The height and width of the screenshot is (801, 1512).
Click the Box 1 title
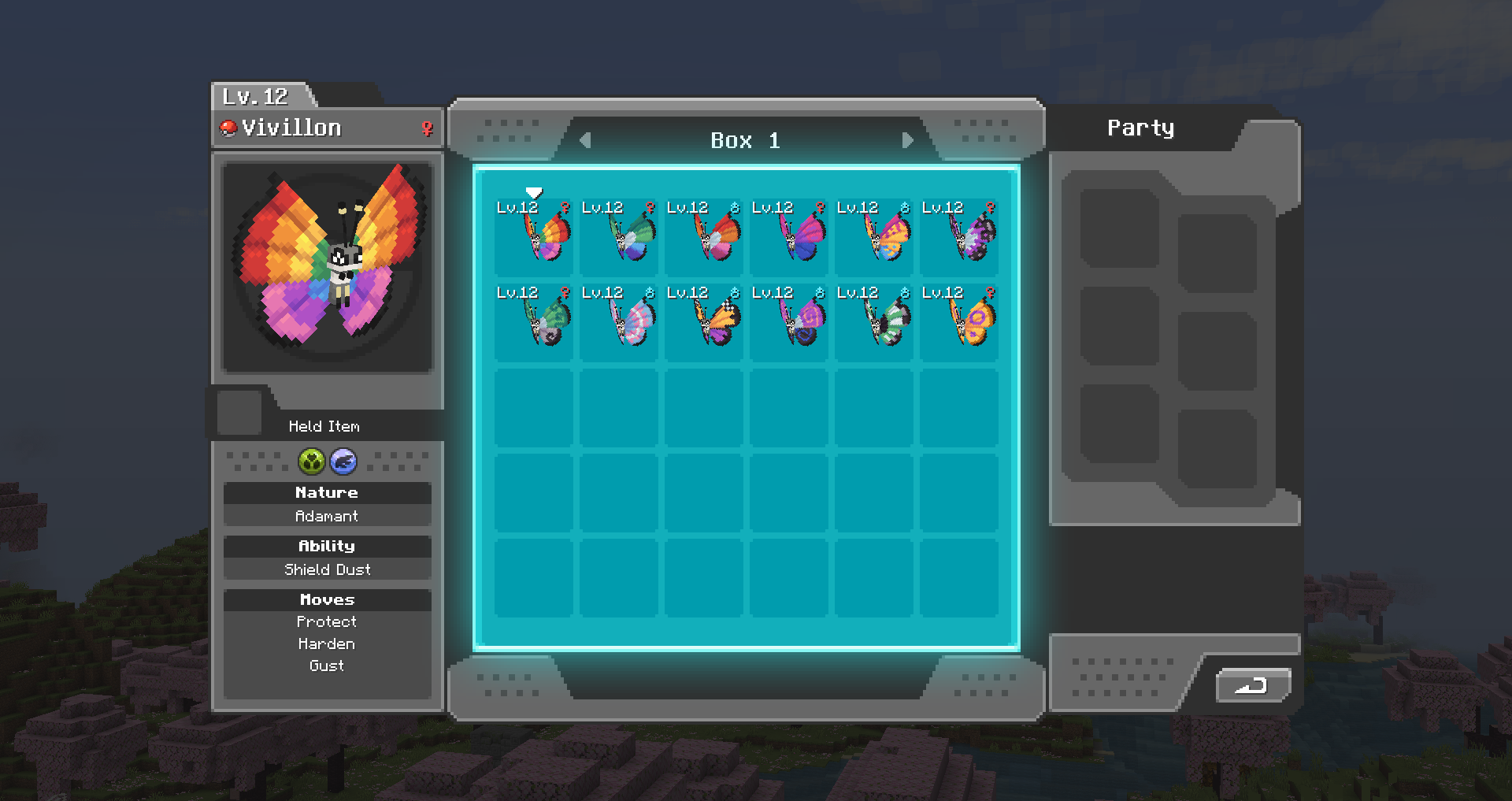point(745,140)
